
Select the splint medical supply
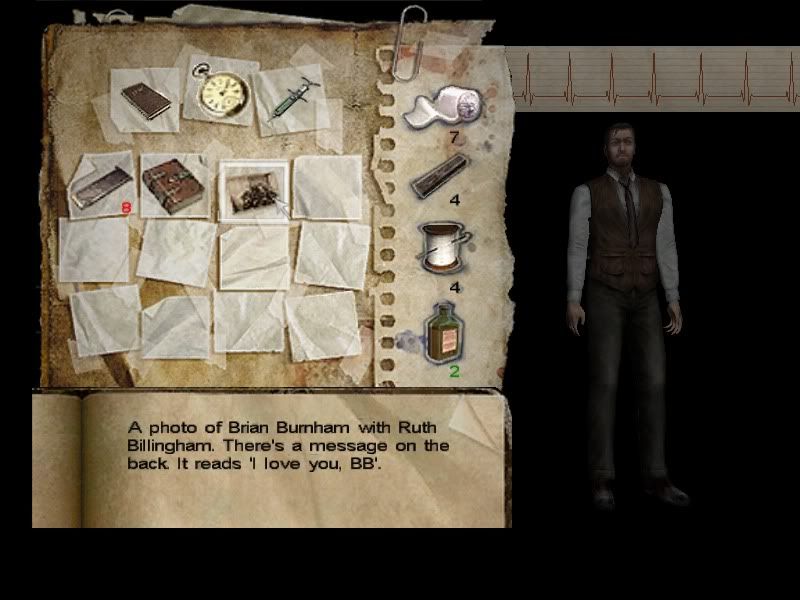pos(441,174)
